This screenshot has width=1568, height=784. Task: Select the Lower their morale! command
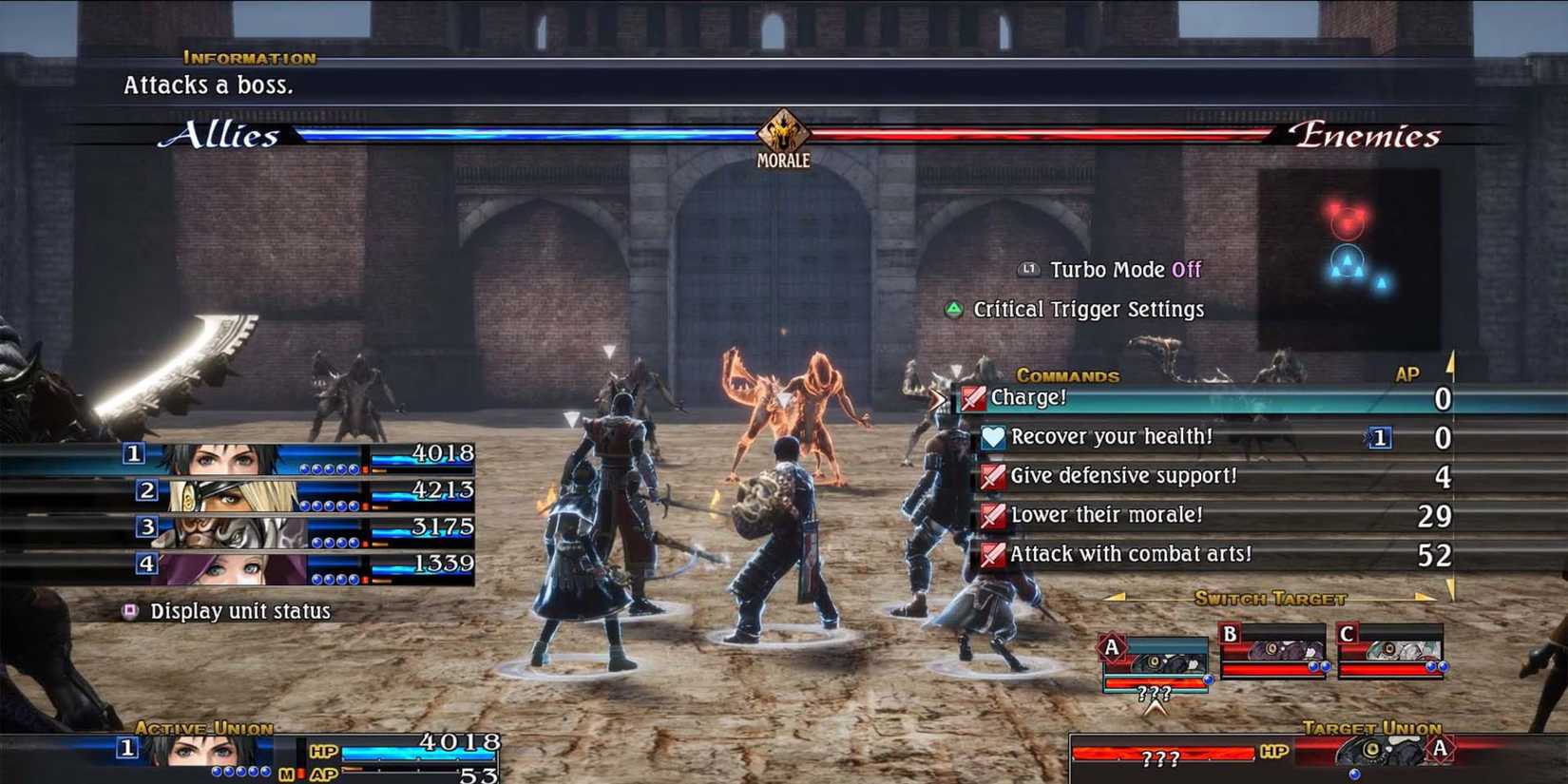1107,514
